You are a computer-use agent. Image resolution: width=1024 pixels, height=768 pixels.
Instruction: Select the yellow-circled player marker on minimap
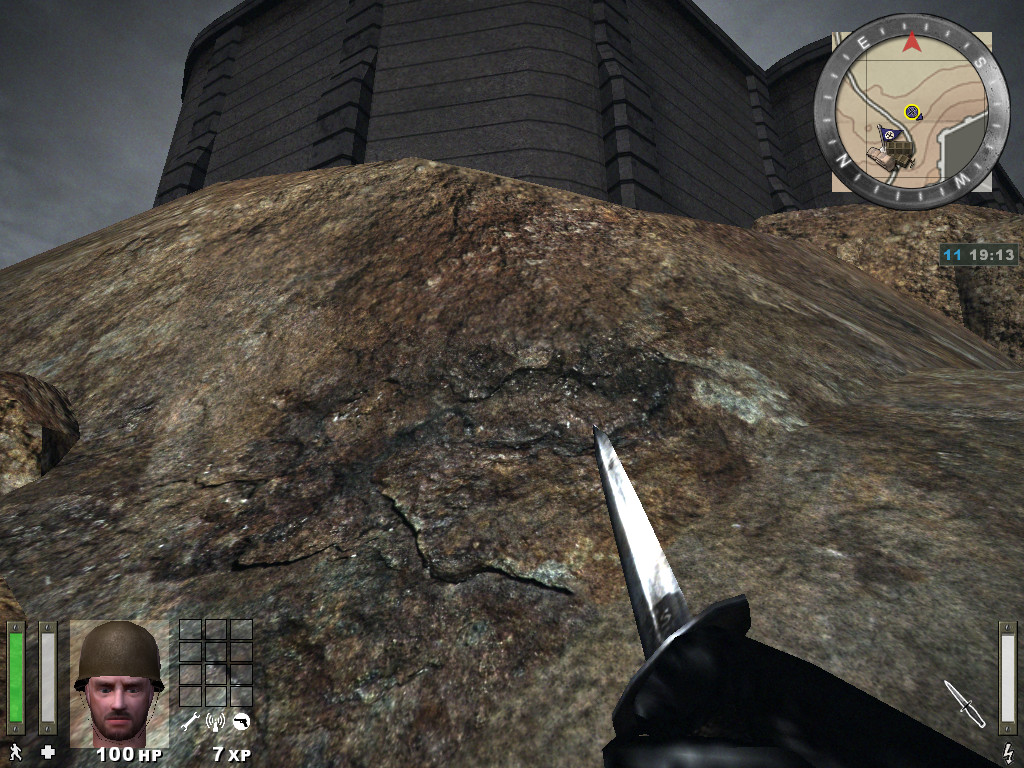pyautogui.click(x=911, y=112)
